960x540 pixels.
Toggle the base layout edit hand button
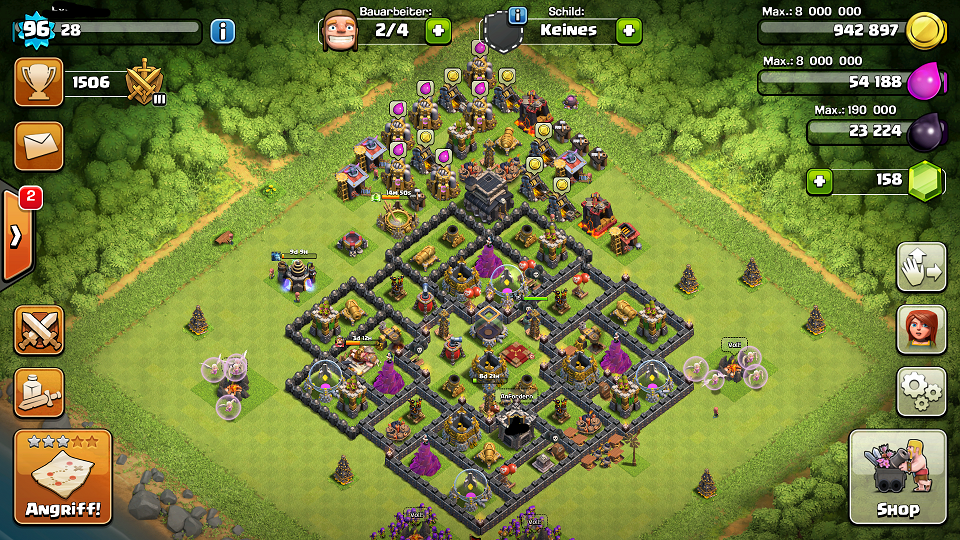tap(921, 268)
